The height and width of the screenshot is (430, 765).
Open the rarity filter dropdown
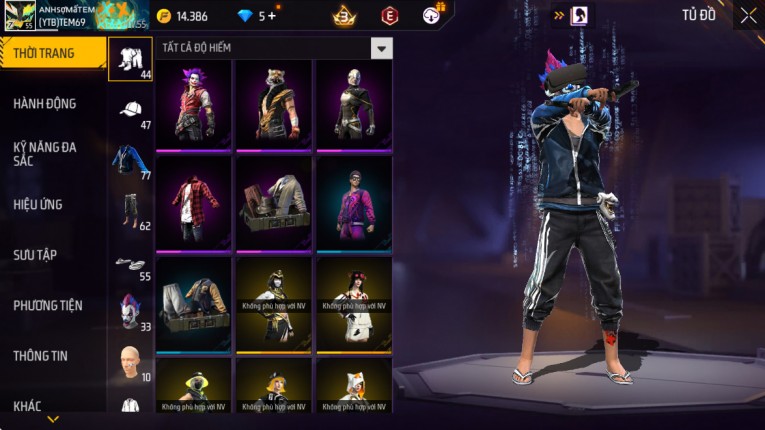click(381, 48)
